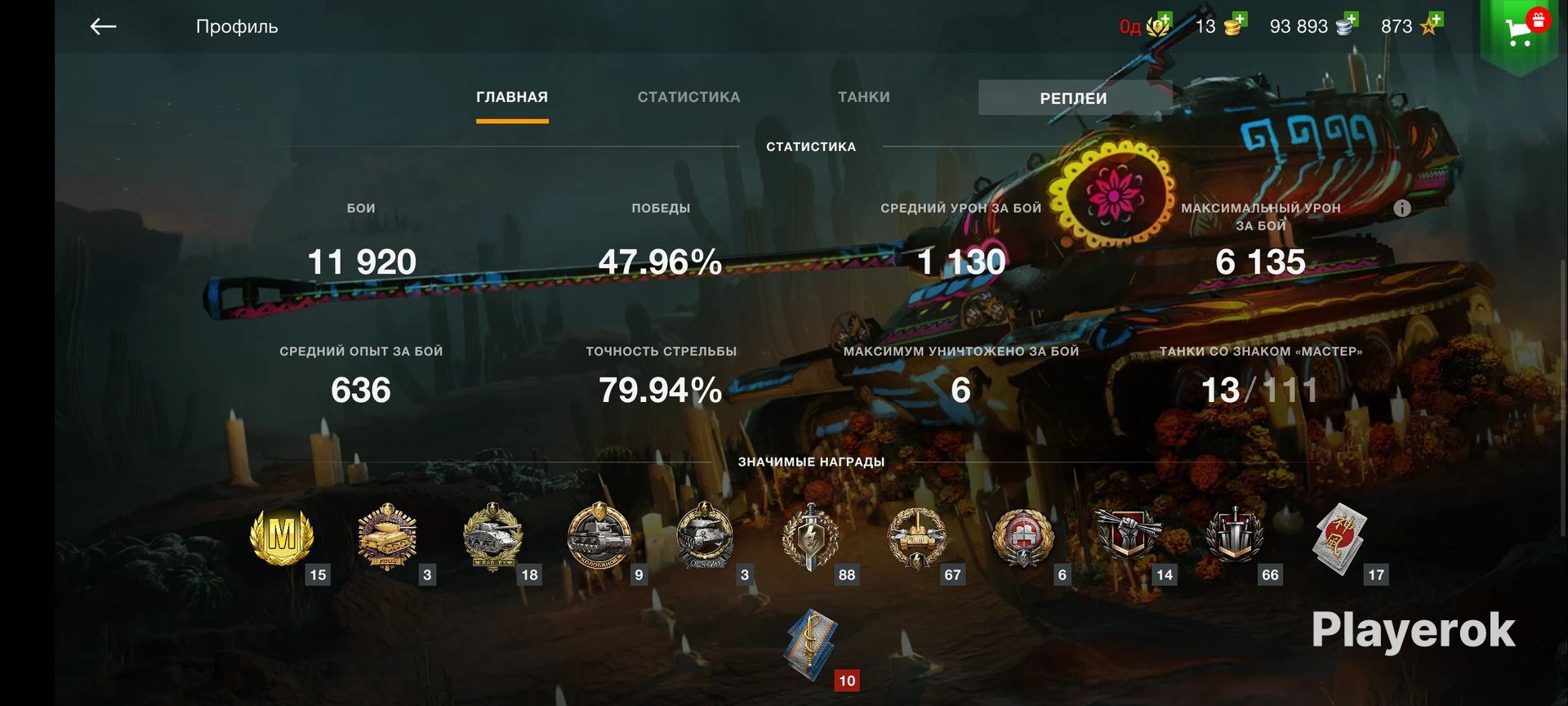Open the shop cart button
Screen dimensions: 1568x706
click(x=1519, y=31)
